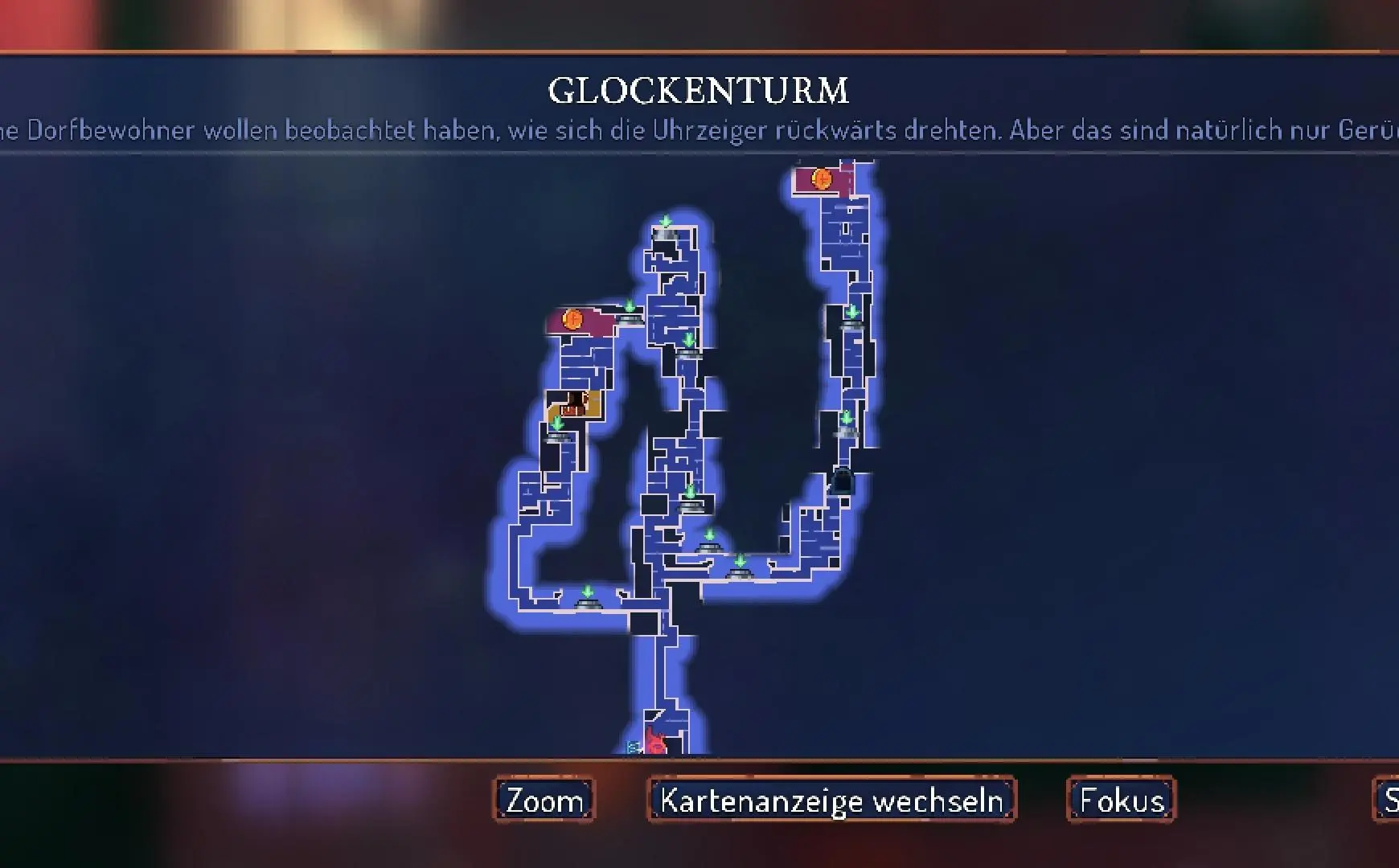Toggle the map view with Kartenanzeige wechseln
The height and width of the screenshot is (868, 1399).
[831, 800]
